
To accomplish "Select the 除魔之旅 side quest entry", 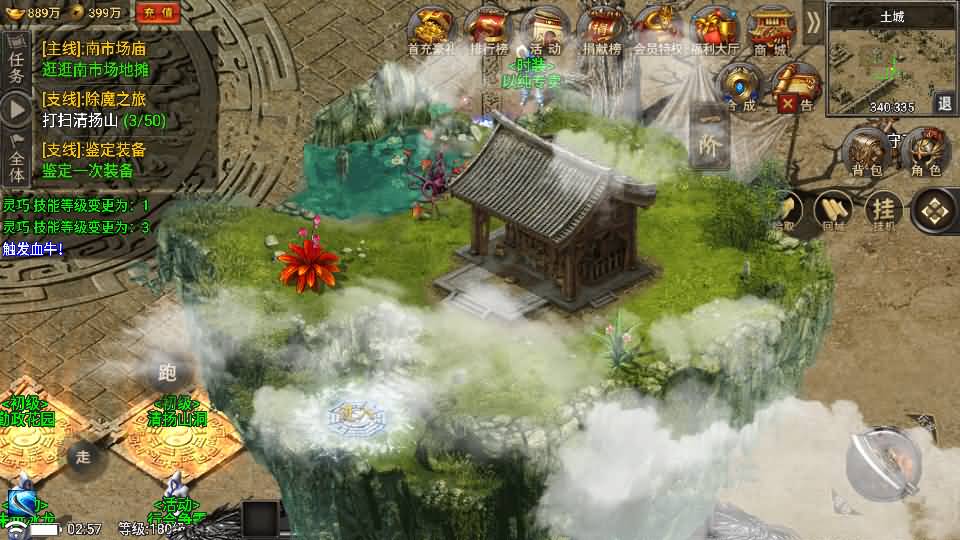I will 103,109.
